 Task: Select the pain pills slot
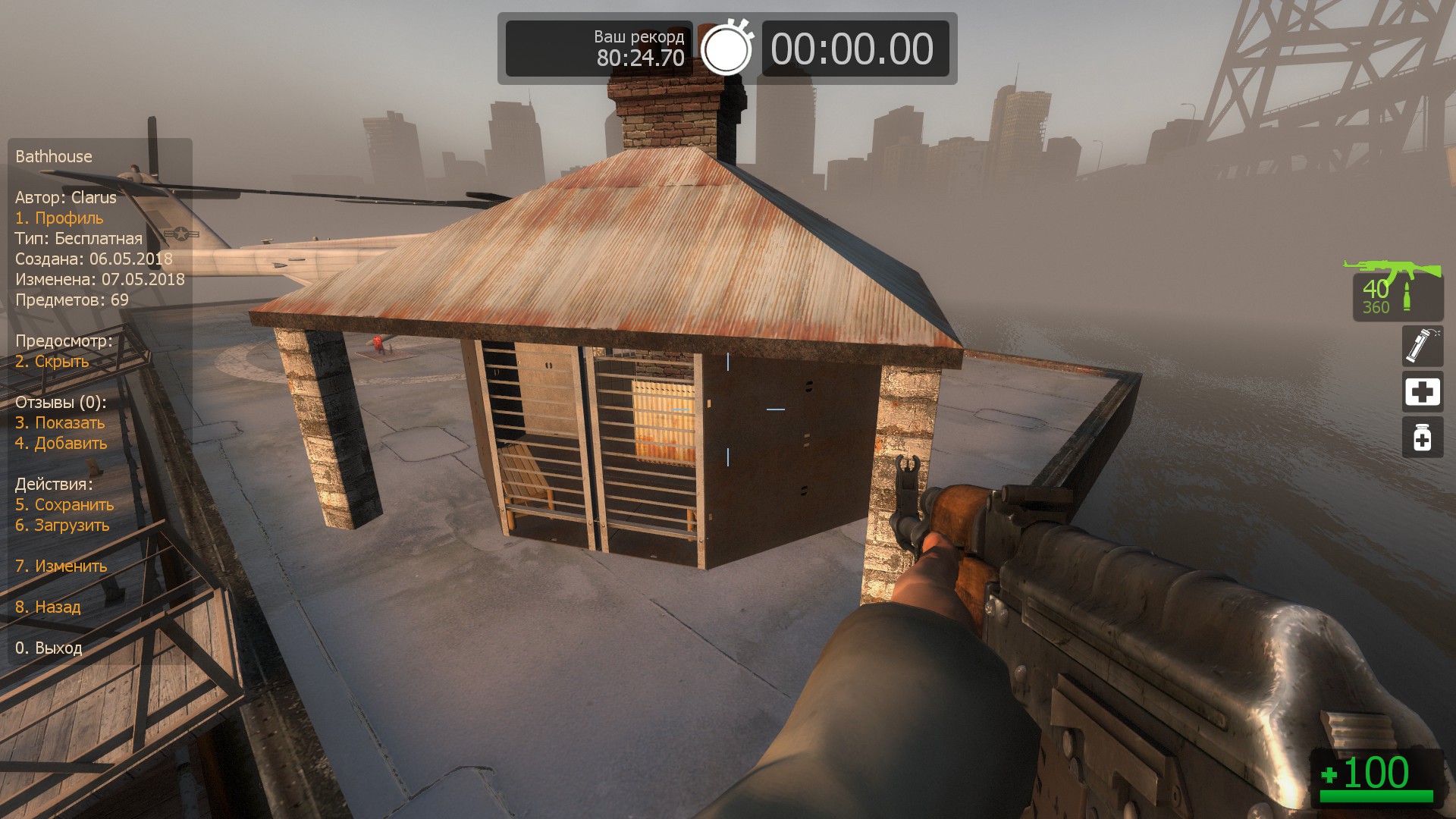click(1422, 438)
